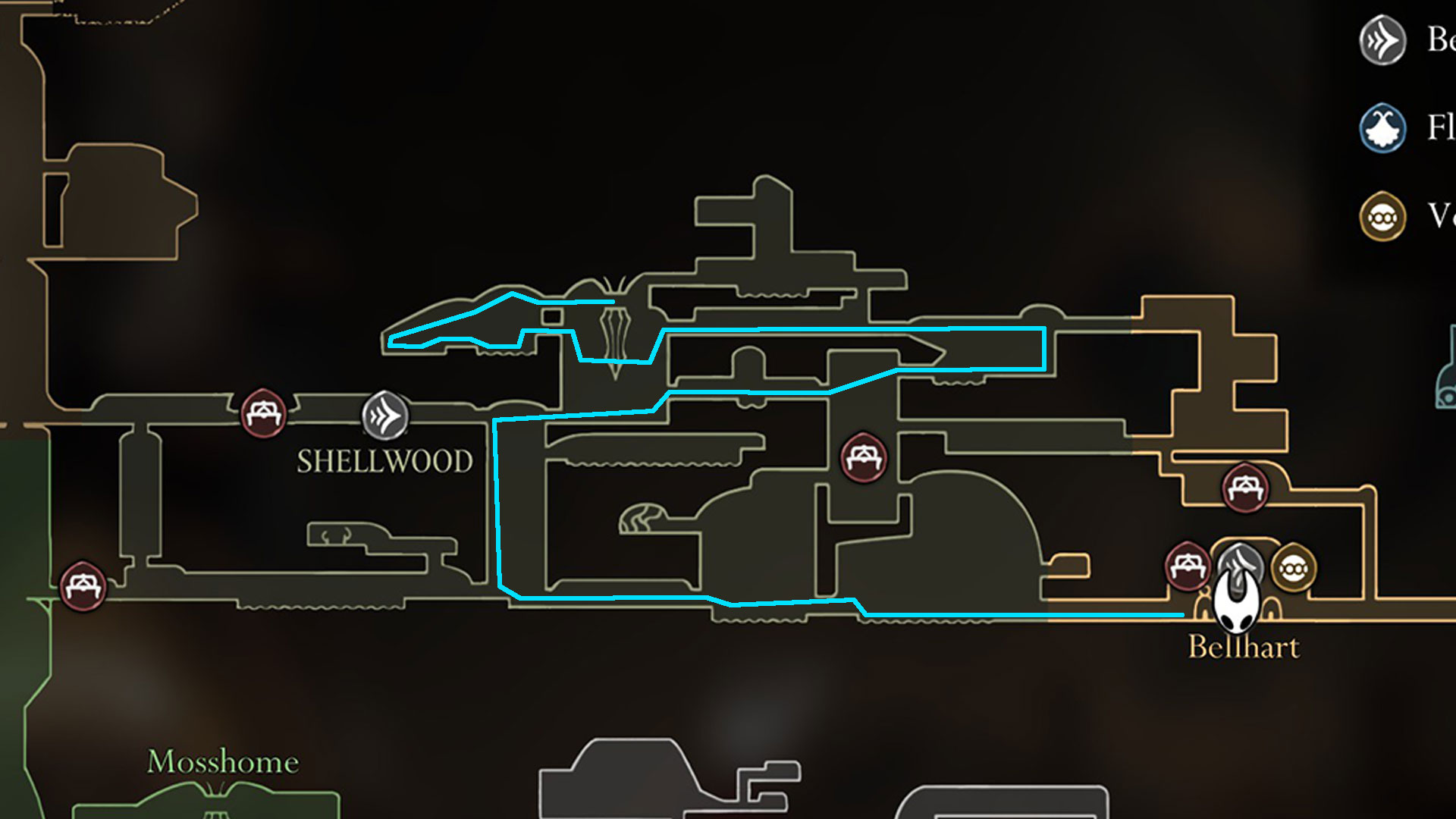Select the bench marker enclosed by the cyan route
The width and height of the screenshot is (1456, 819).
point(863,458)
